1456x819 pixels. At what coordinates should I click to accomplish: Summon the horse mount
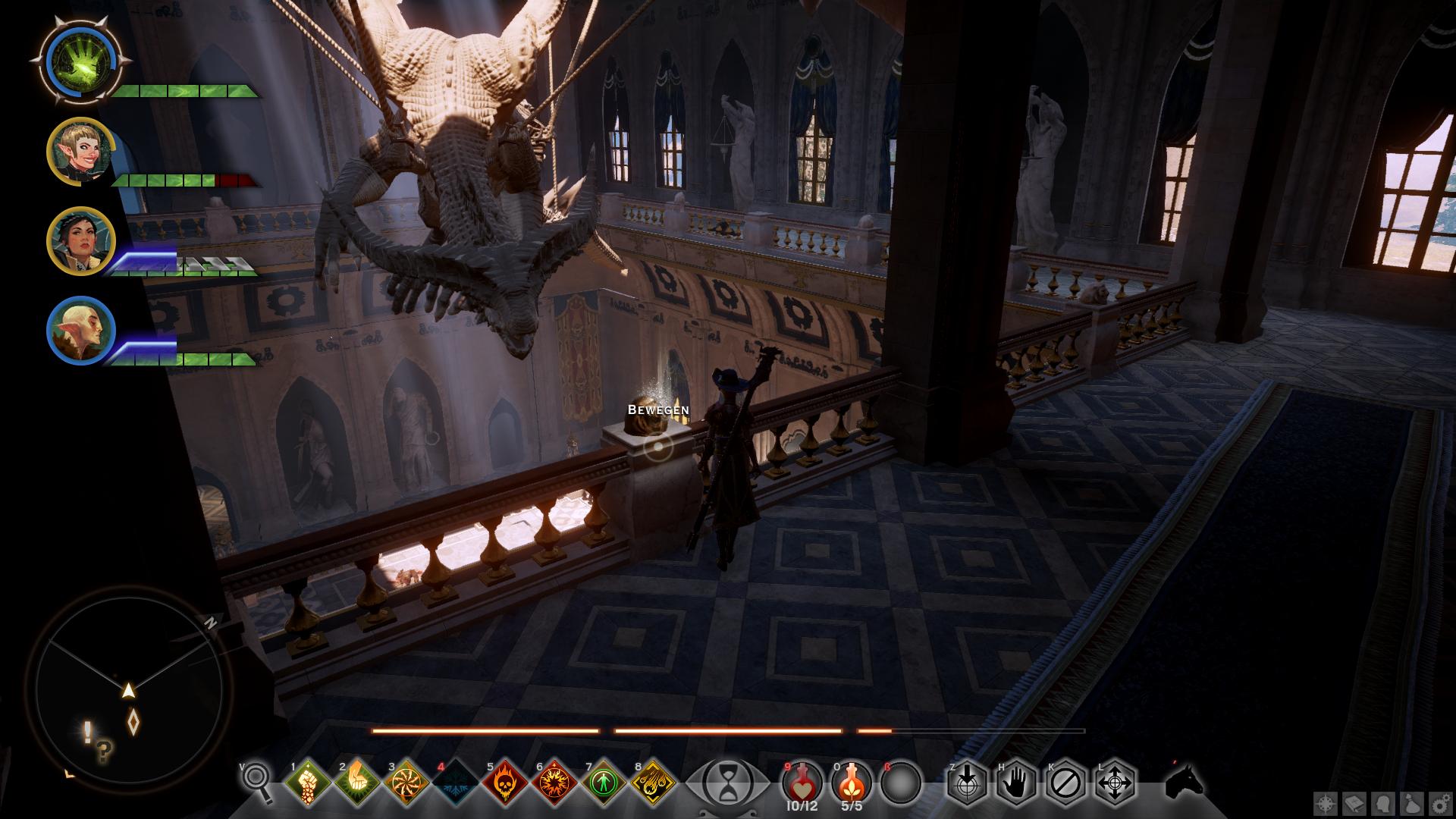(1184, 781)
